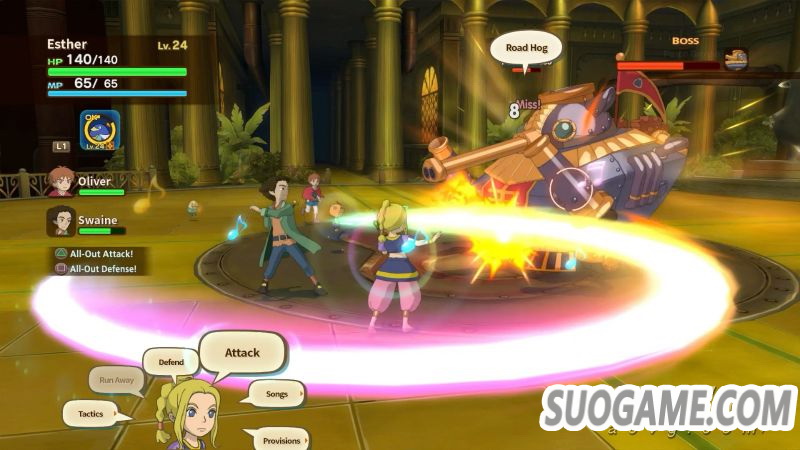Choose the Defend command bubble
This screenshot has height=450, width=800.
pyautogui.click(x=171, y=362)
